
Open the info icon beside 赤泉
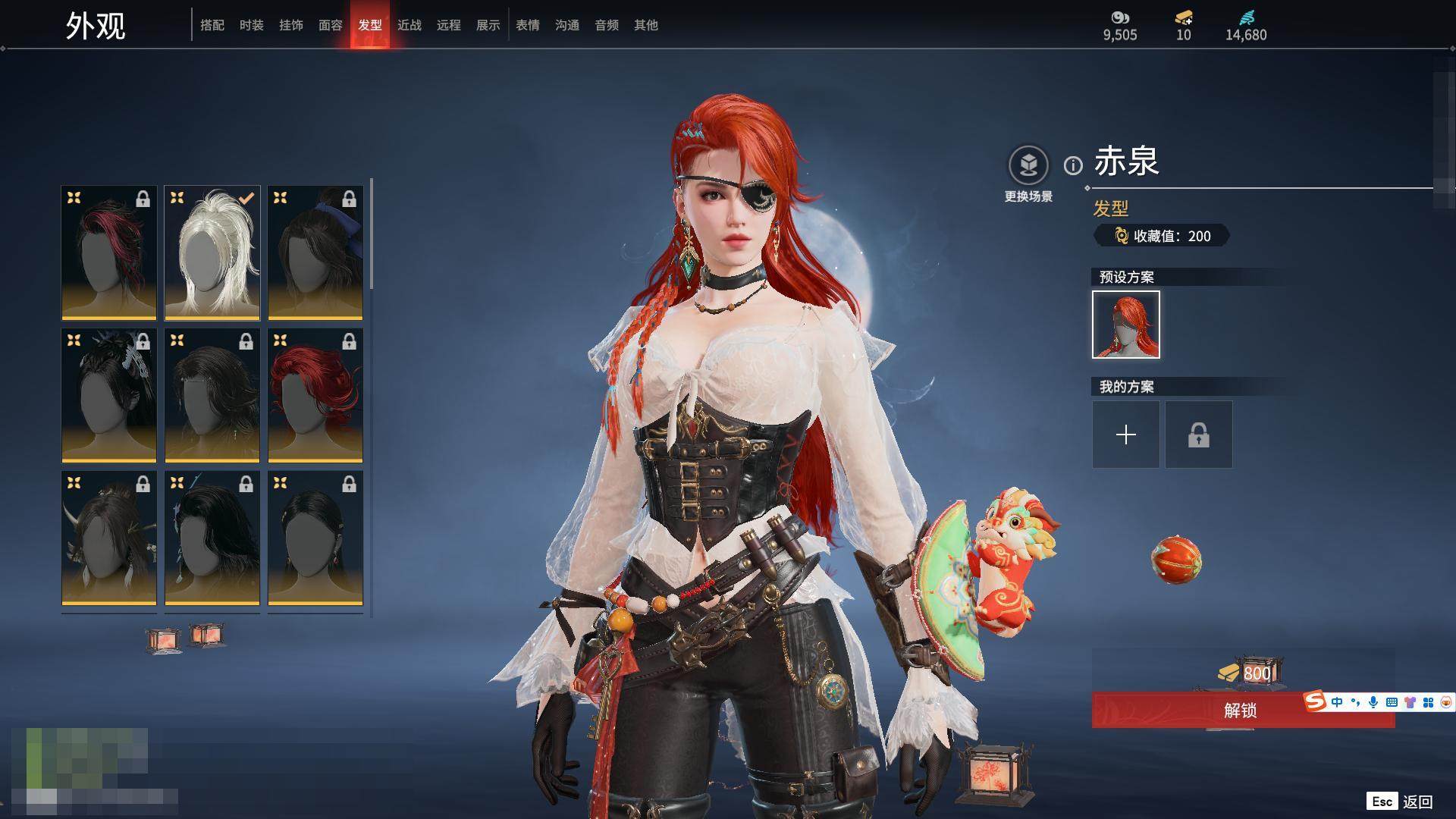tap(1073, 165)
